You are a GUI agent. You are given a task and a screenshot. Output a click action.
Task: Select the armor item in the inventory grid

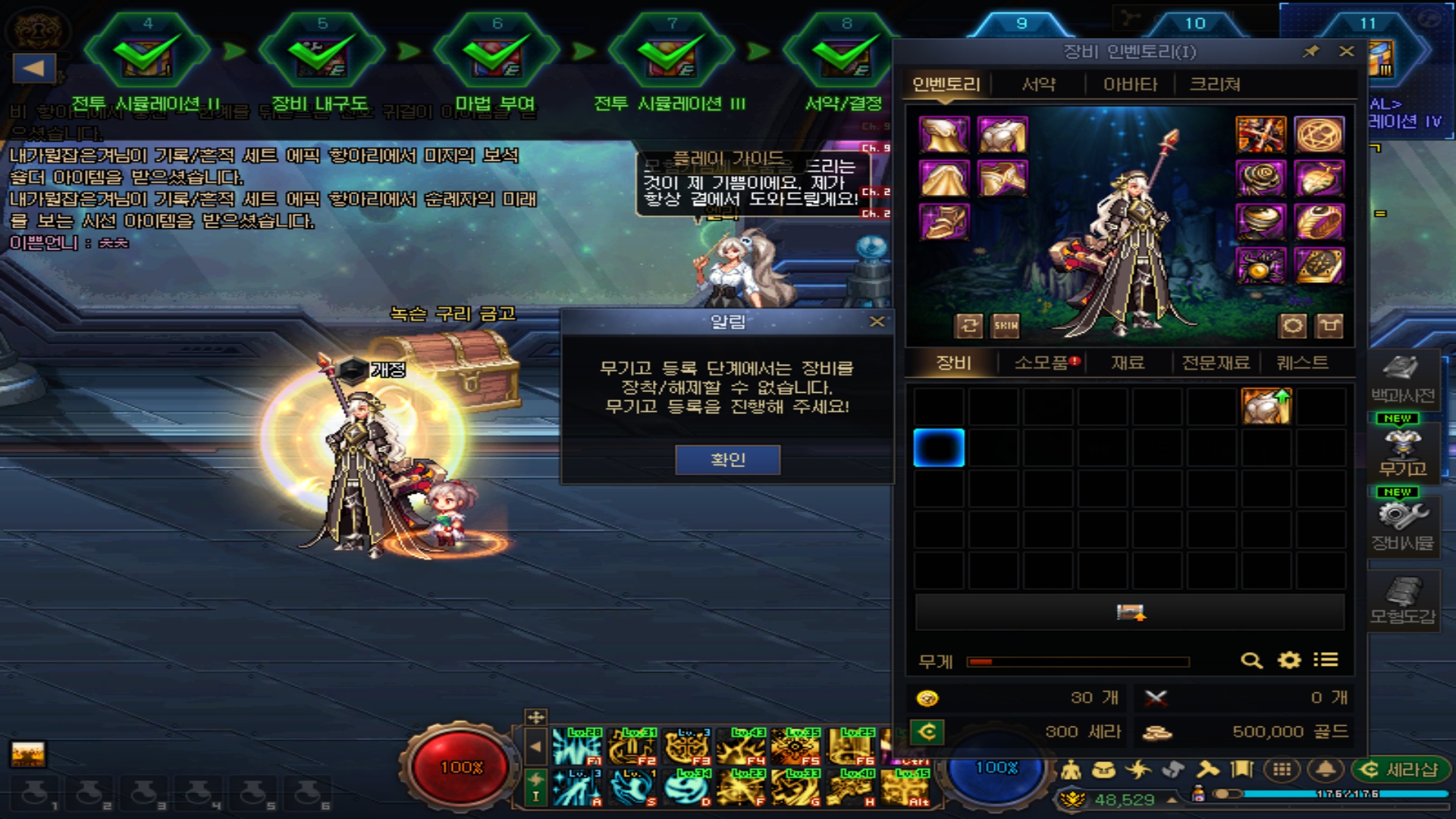1266,406
